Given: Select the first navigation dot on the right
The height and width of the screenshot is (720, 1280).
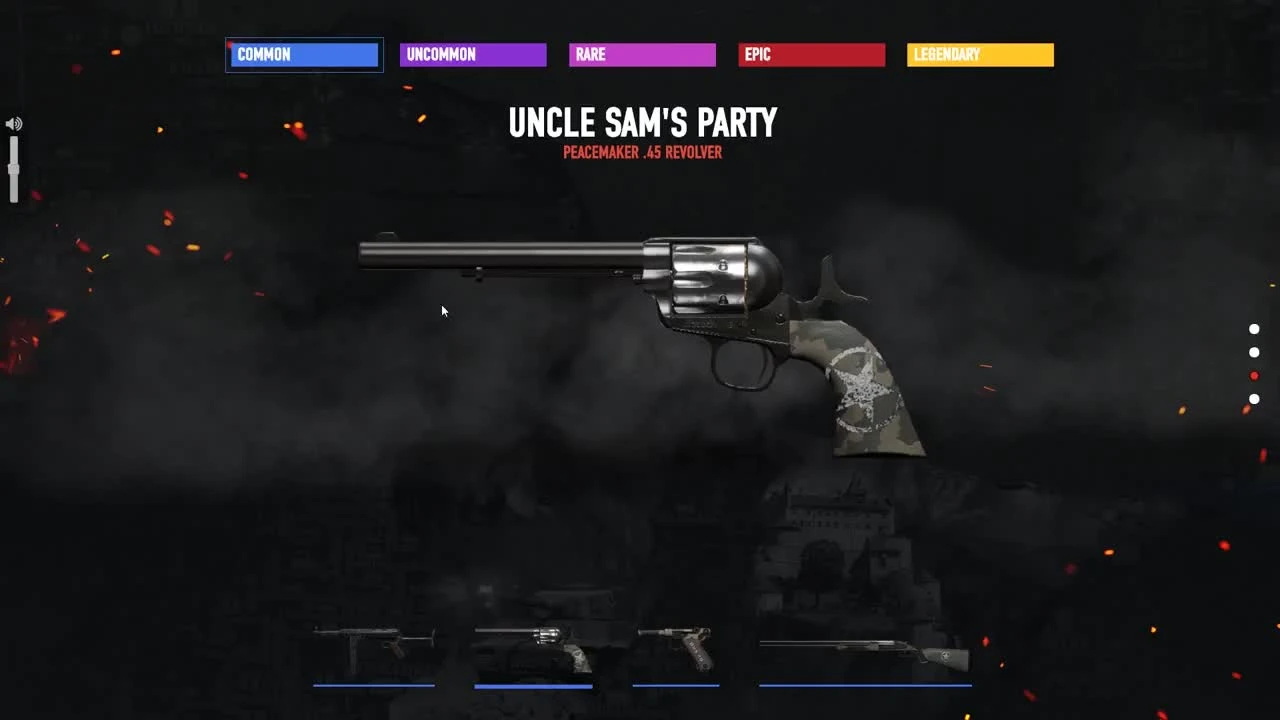Looking at the screenshot, I should click(1255, 327).
